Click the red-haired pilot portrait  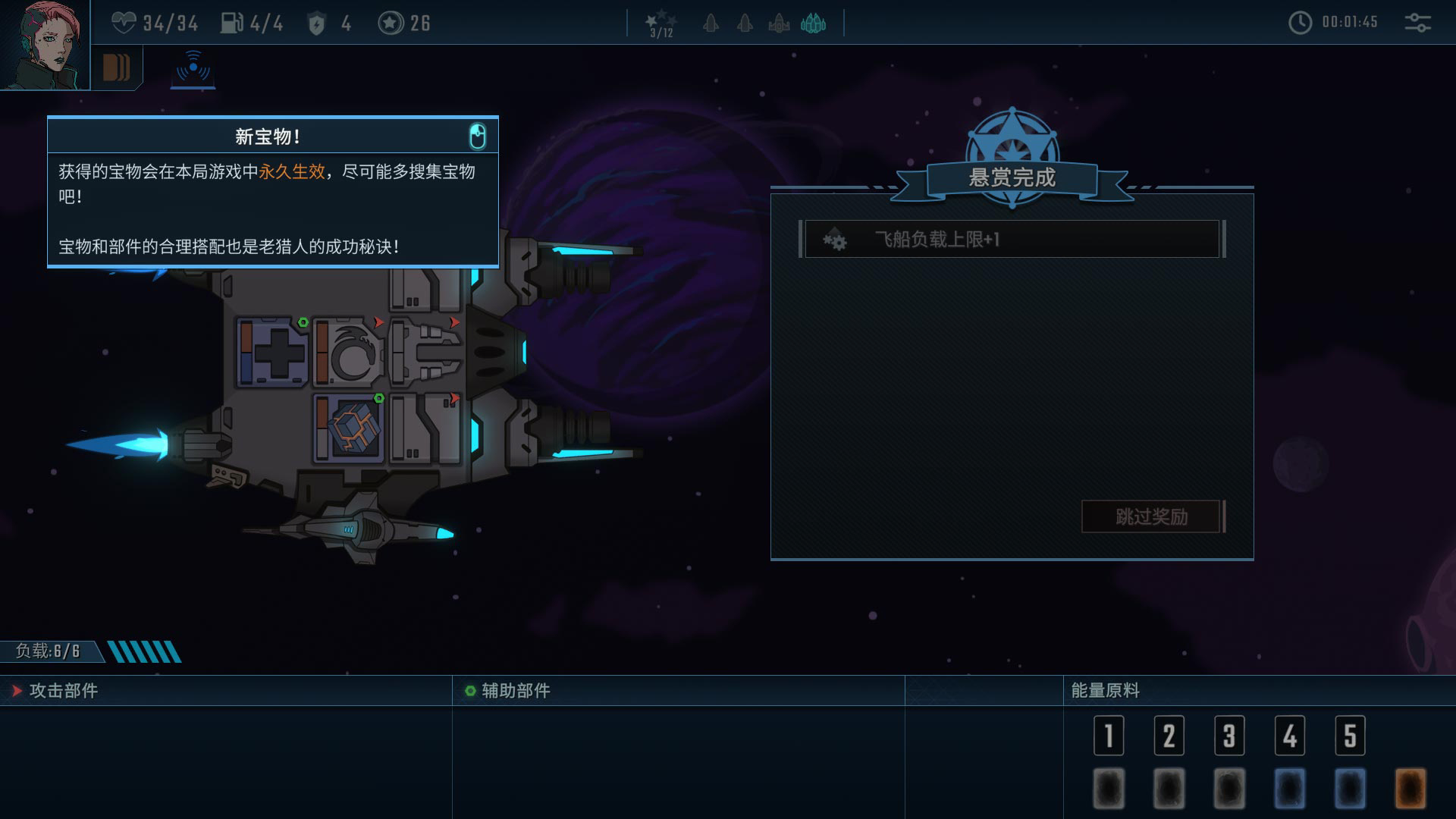pos(44,44)
